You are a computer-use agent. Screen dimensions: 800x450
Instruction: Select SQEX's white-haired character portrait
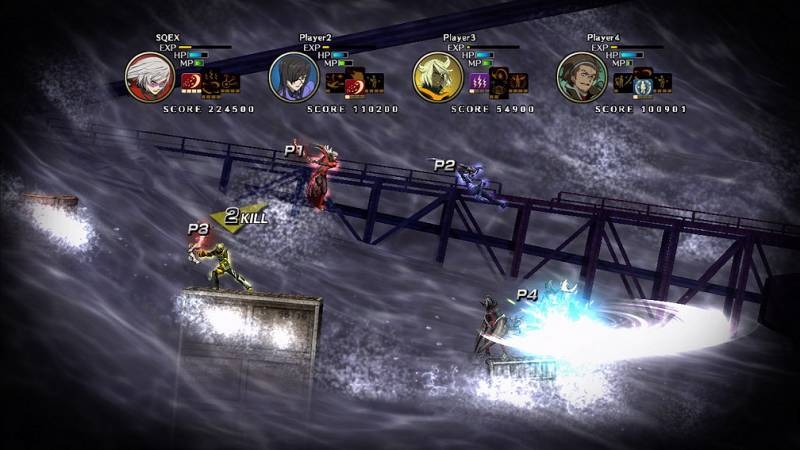pyautogui.click(x=150, y=76)
